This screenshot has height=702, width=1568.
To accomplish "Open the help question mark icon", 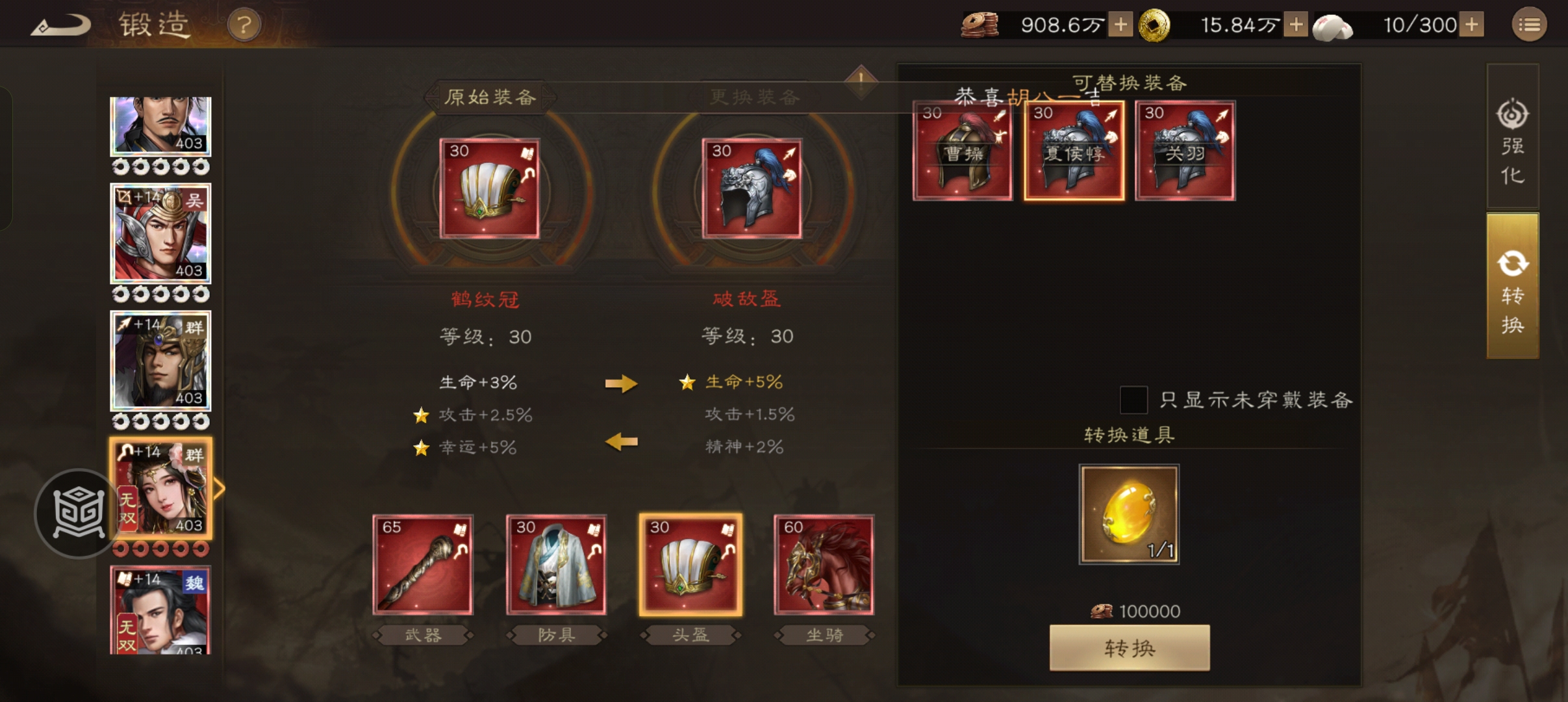I will [245, 24].
